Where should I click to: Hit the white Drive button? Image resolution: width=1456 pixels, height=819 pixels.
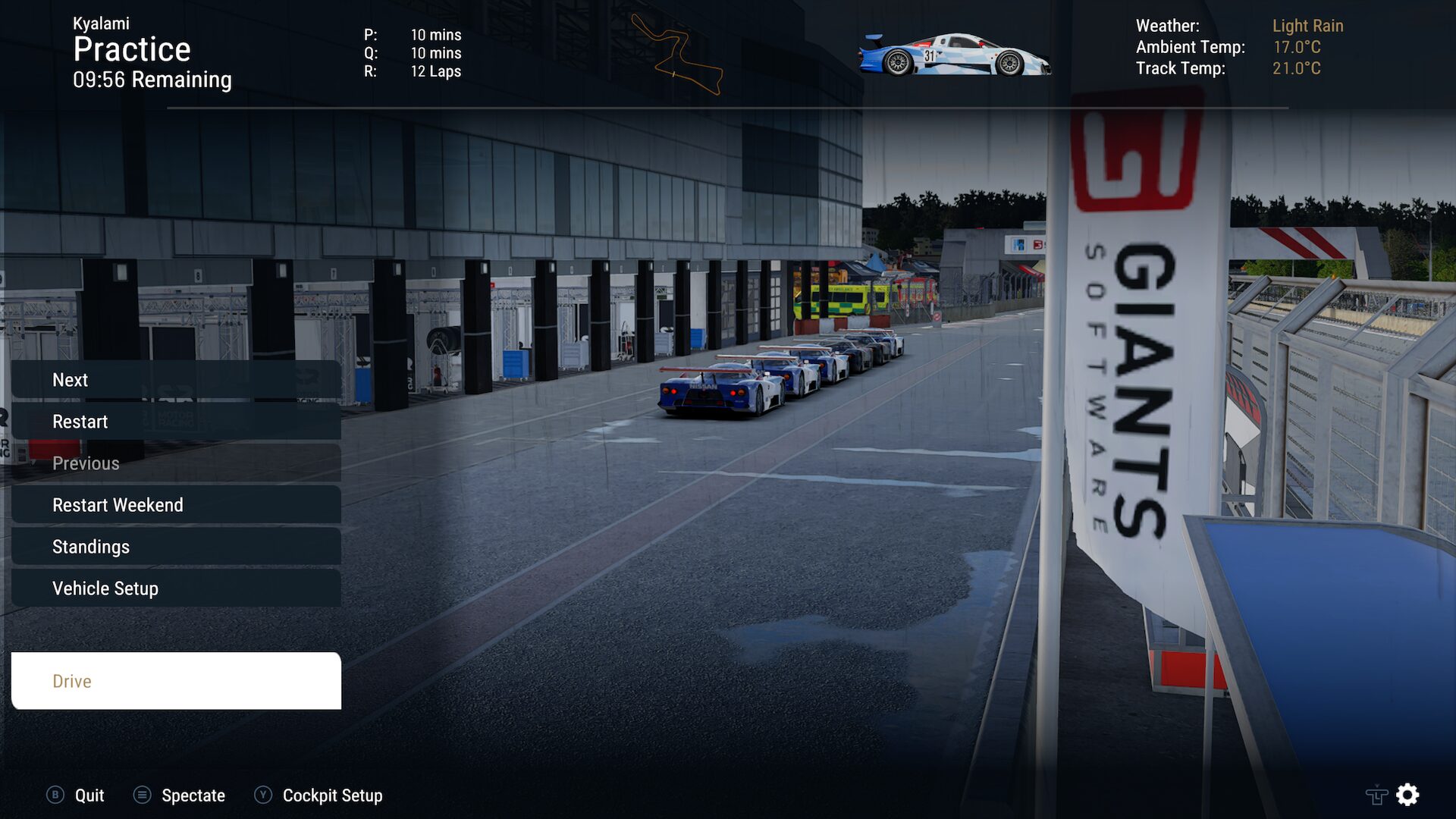[176, 681]
